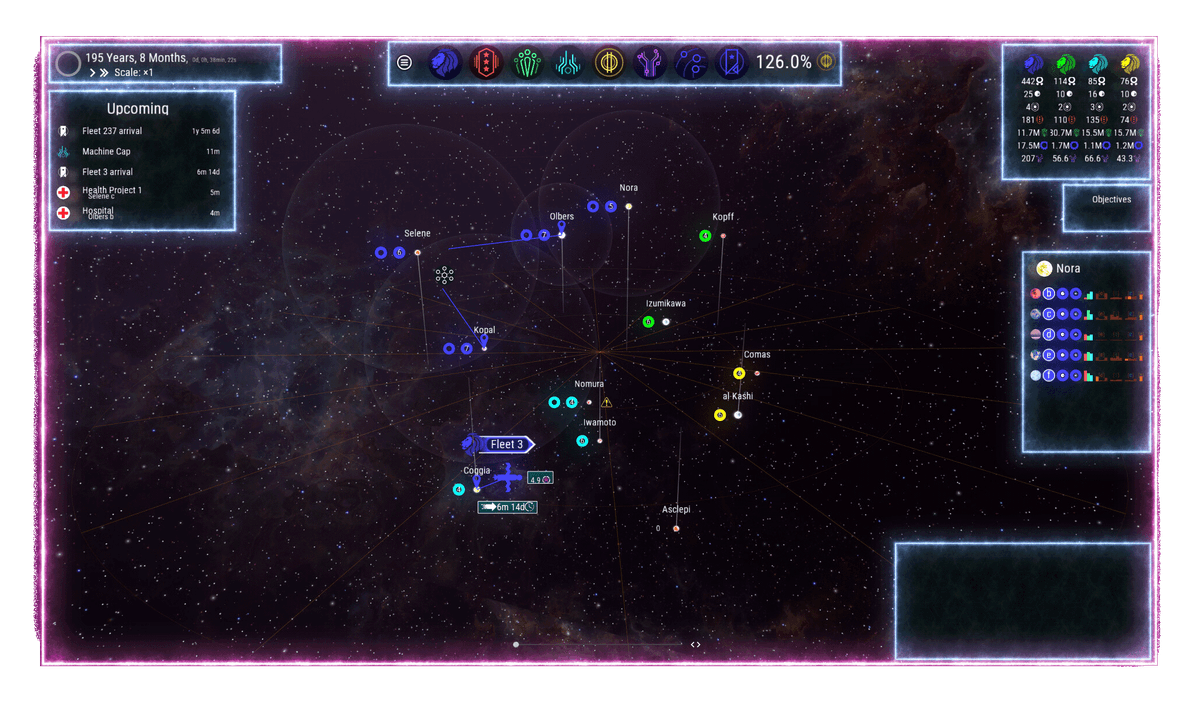Select the Fleet 3 label on the map
This screenshot has height=704, width=1200.
pyautogui.click(x=507, y=445)
